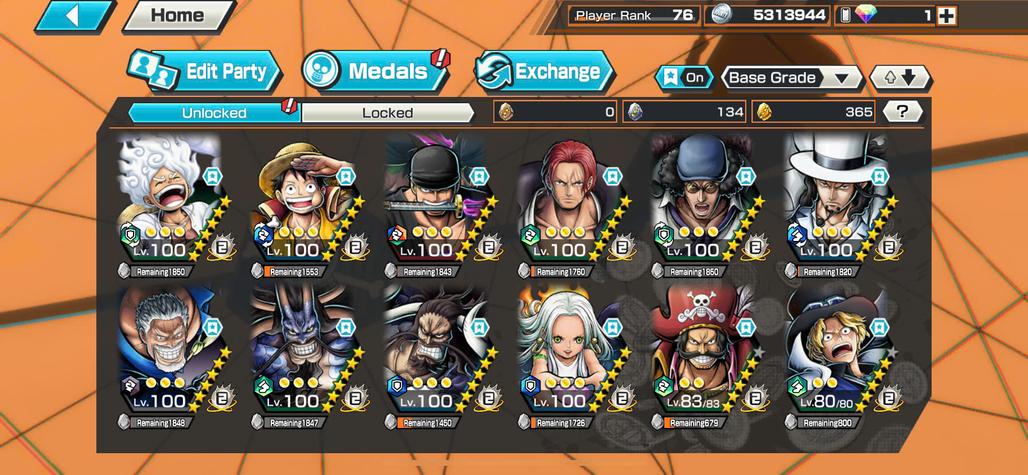This screenshot has width=1028, height=475.
Task: Reverse the sort order with arrows button
Action: (900, 78)
